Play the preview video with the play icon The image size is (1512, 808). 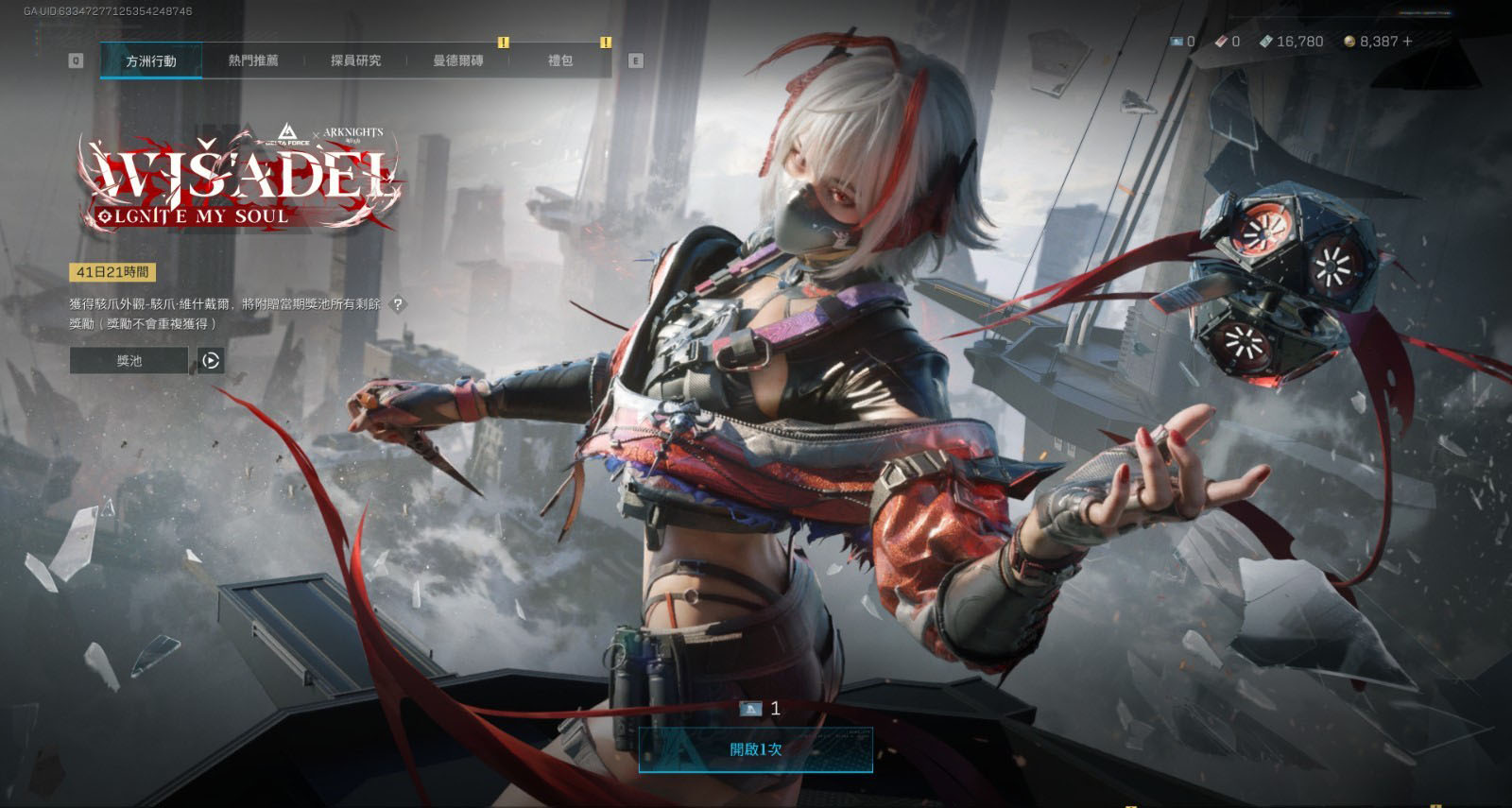[211, 360]
